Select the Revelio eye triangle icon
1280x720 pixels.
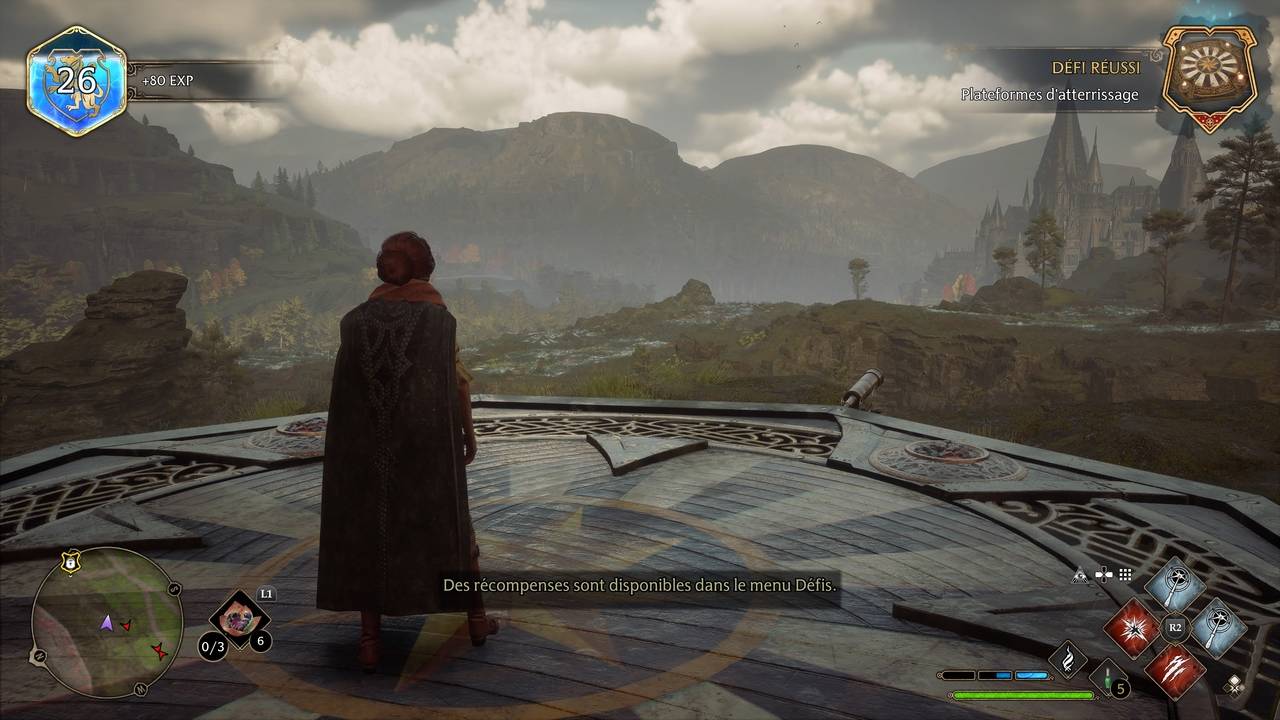[x=1080, y=575]
